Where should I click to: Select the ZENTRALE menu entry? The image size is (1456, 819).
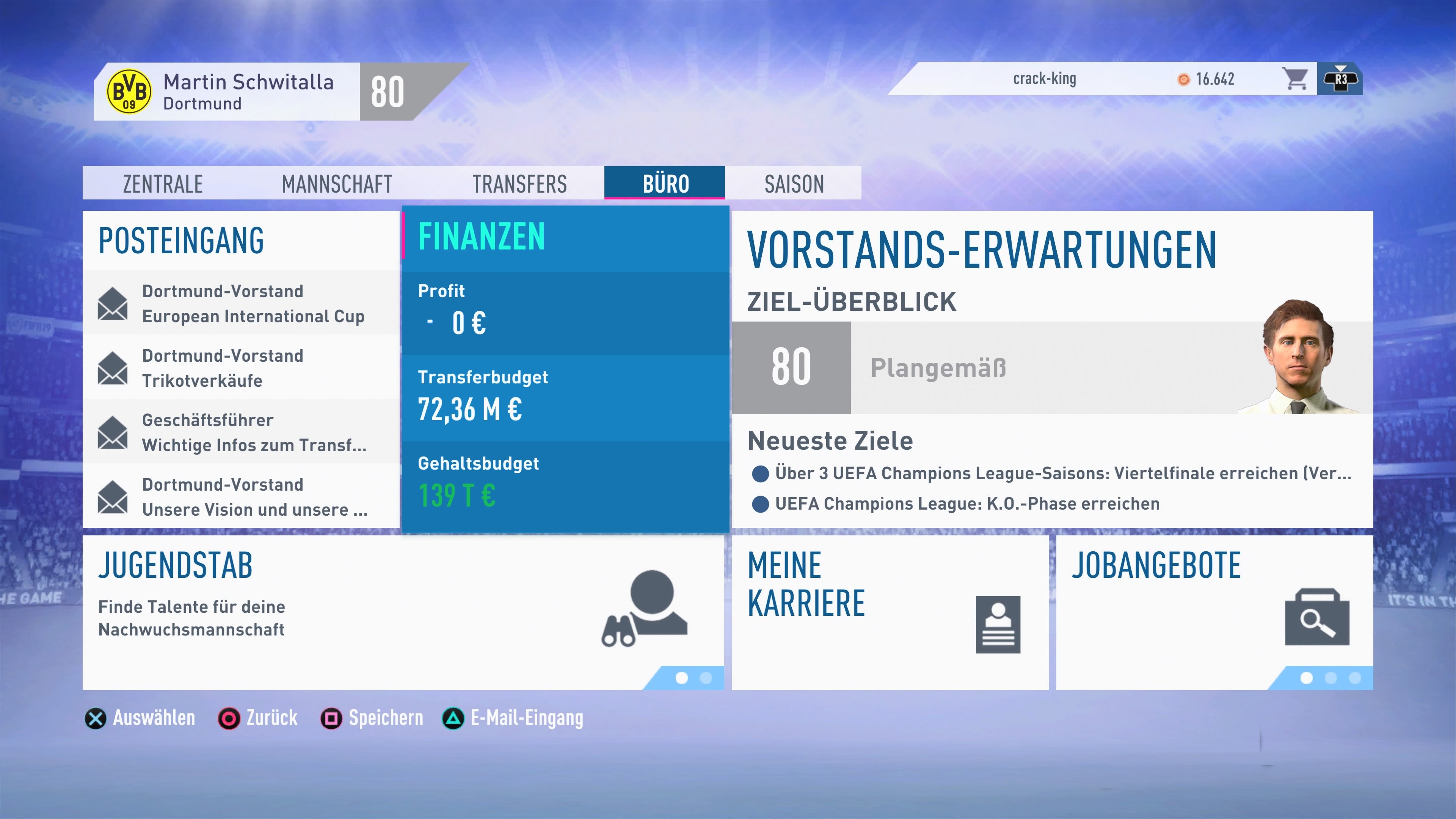(162, 183)
